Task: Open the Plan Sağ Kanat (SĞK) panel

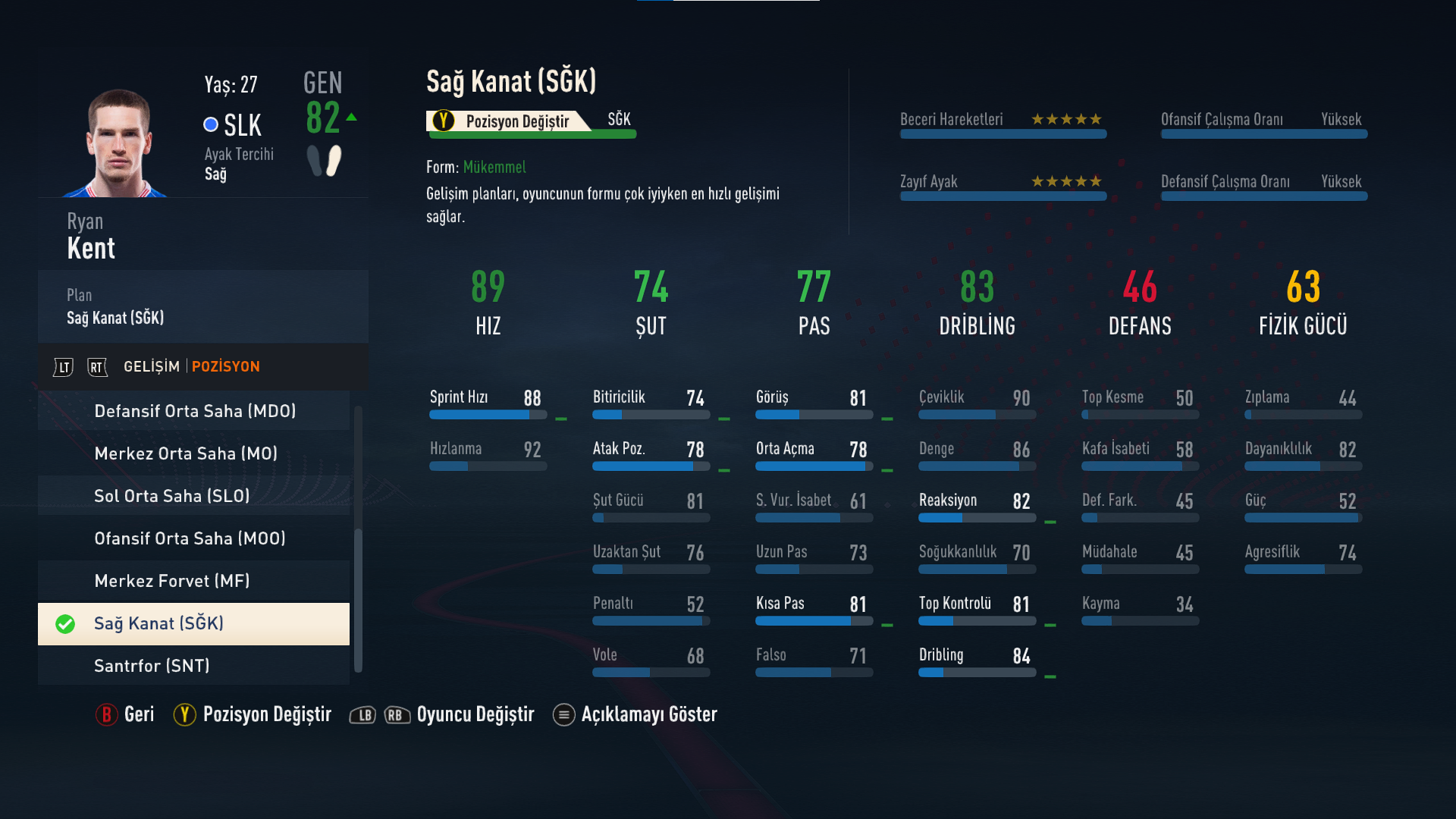Action: (202, 307)
